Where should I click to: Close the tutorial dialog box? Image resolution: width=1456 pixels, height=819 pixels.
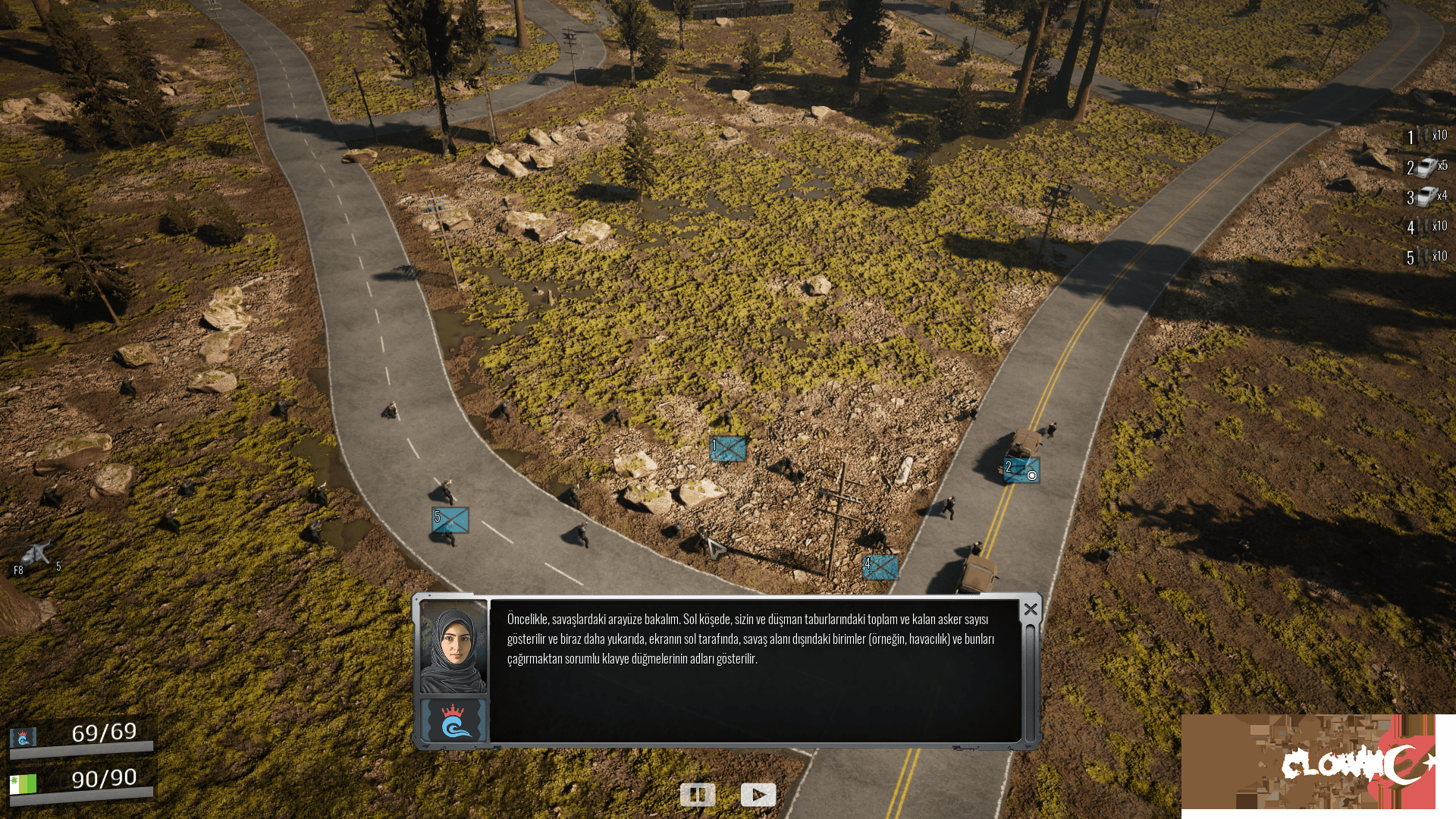(1030, 607)
